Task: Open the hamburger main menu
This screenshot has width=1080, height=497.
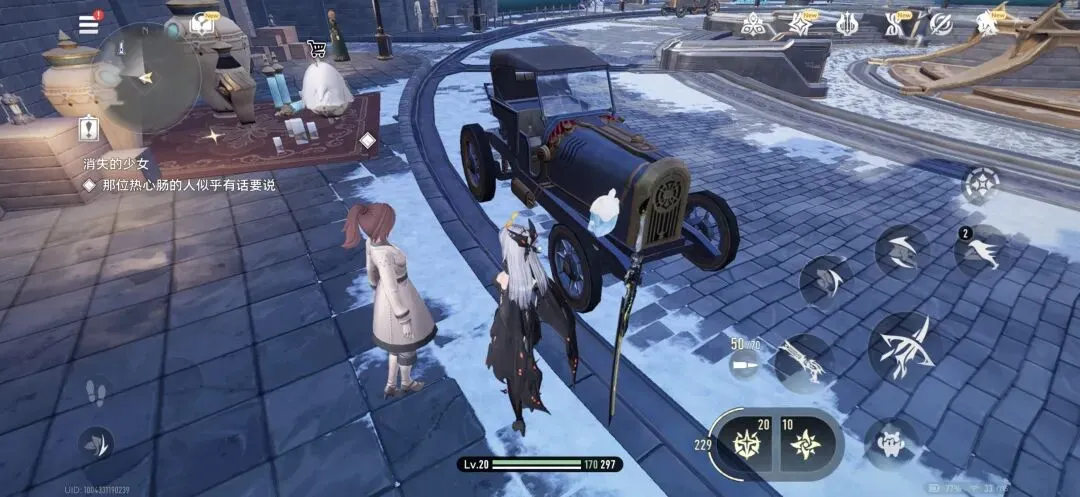Action: point(89,24)
